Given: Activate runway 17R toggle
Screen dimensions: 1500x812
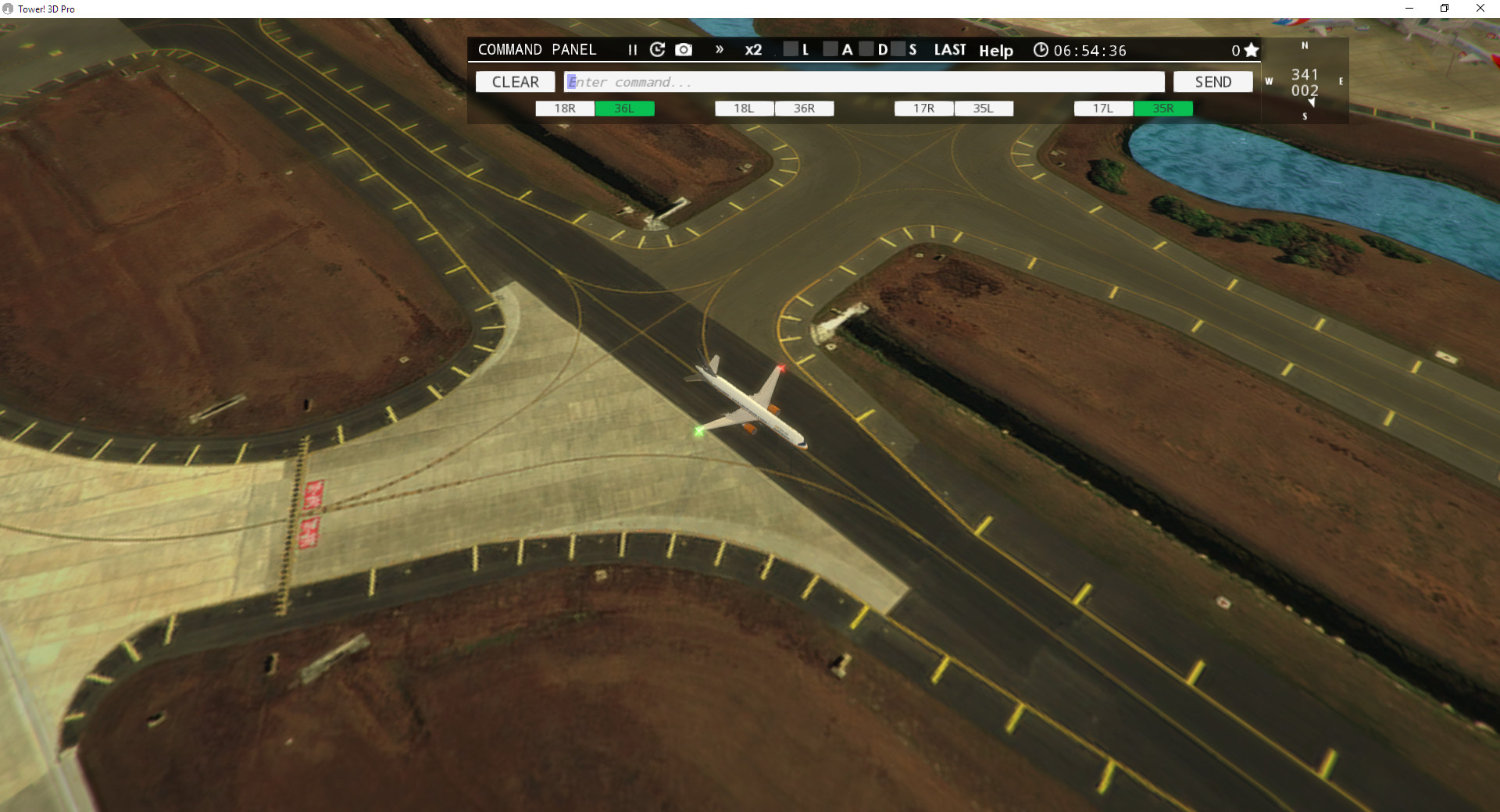Looking at the screenshot, I should (x=923, y=109).
